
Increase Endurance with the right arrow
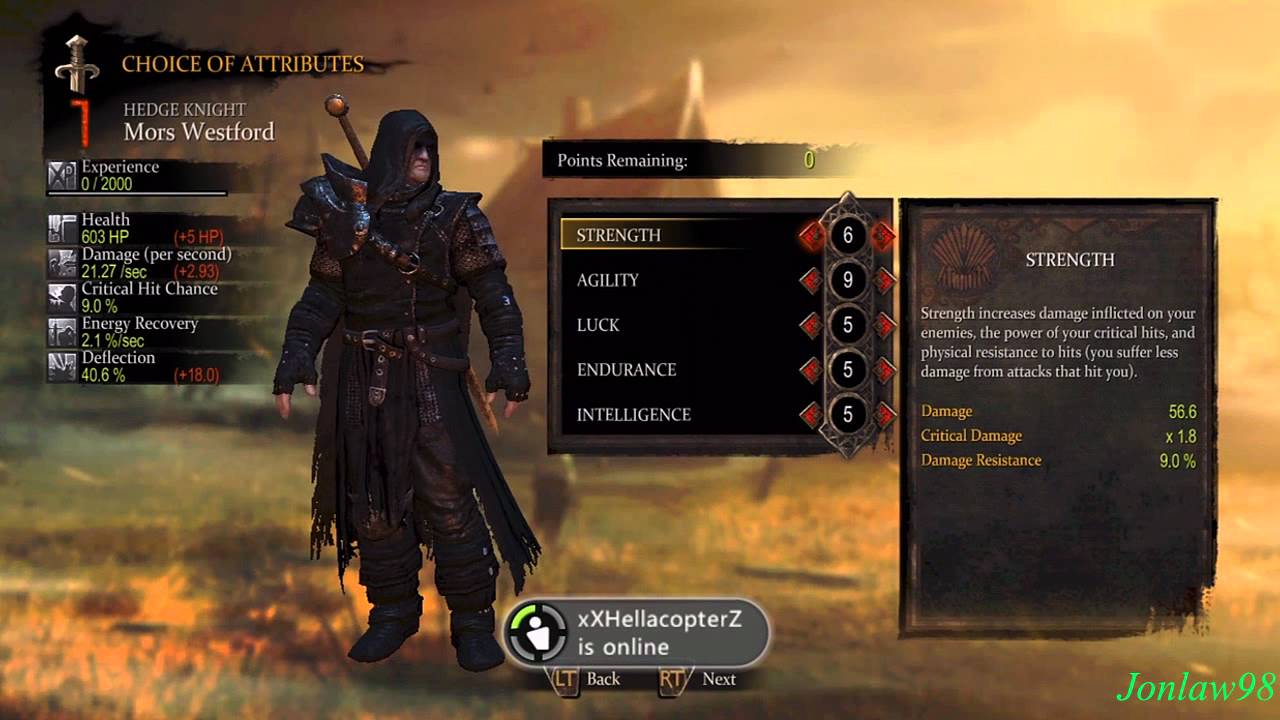(884, 370)
